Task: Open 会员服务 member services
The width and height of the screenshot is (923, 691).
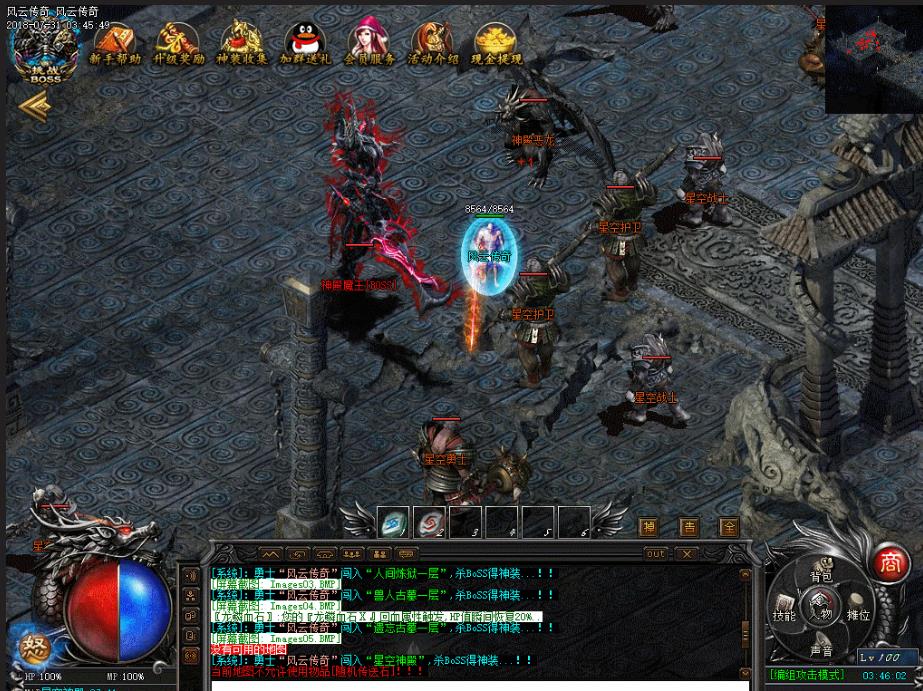Action: point(369,44)
